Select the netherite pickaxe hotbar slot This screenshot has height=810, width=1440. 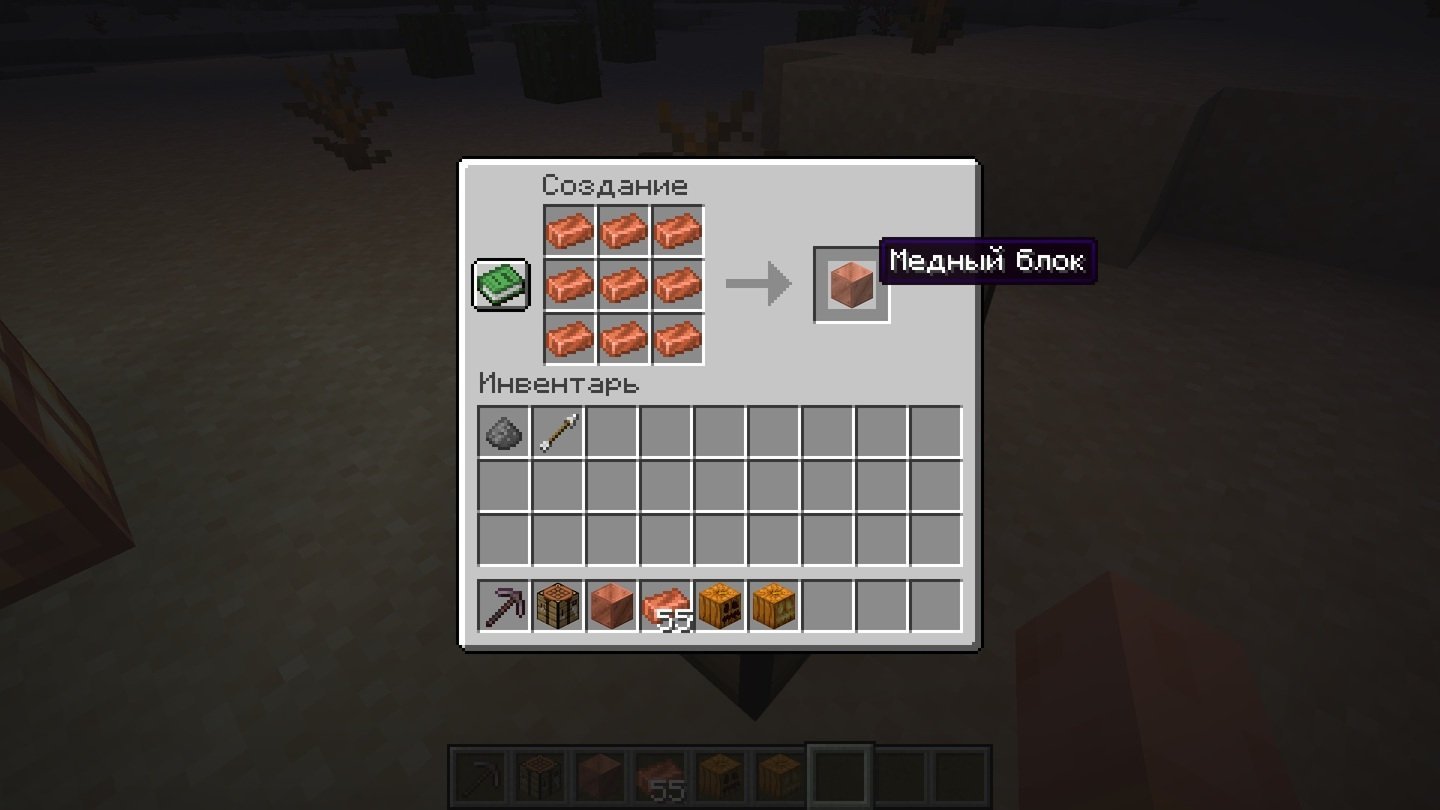coord(504,606)
